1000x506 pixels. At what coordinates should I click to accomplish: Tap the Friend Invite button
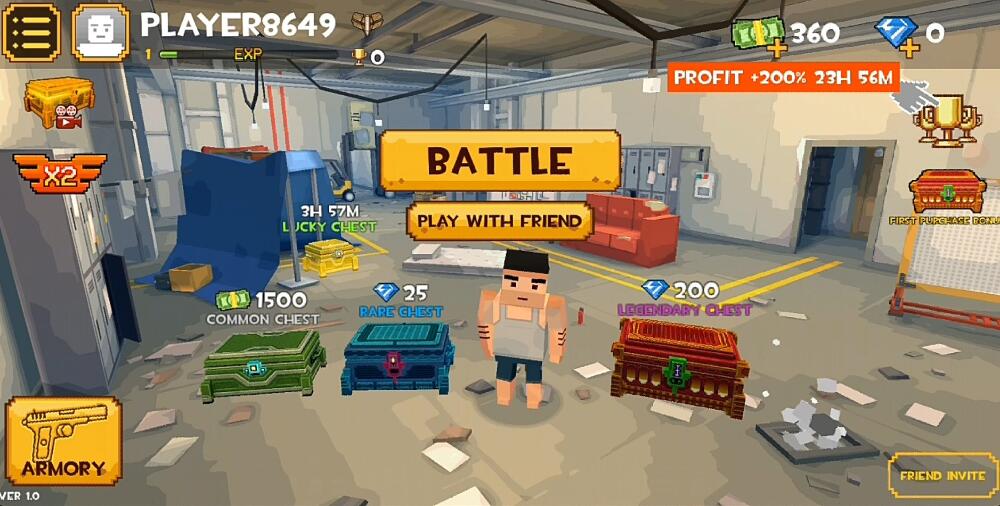click(x=942, y=476)
